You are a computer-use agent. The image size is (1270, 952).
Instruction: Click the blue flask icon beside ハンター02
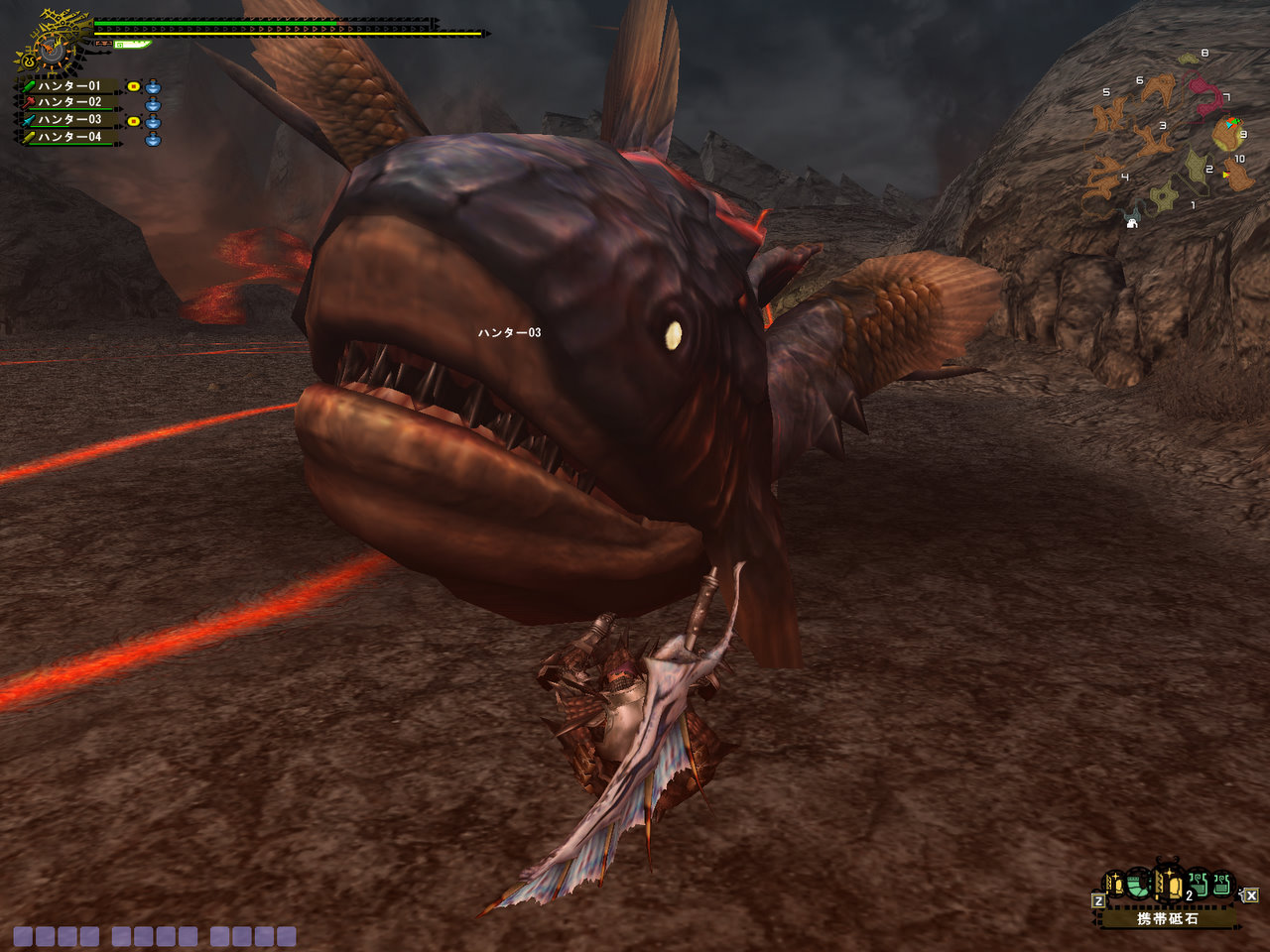coord(153,103)
